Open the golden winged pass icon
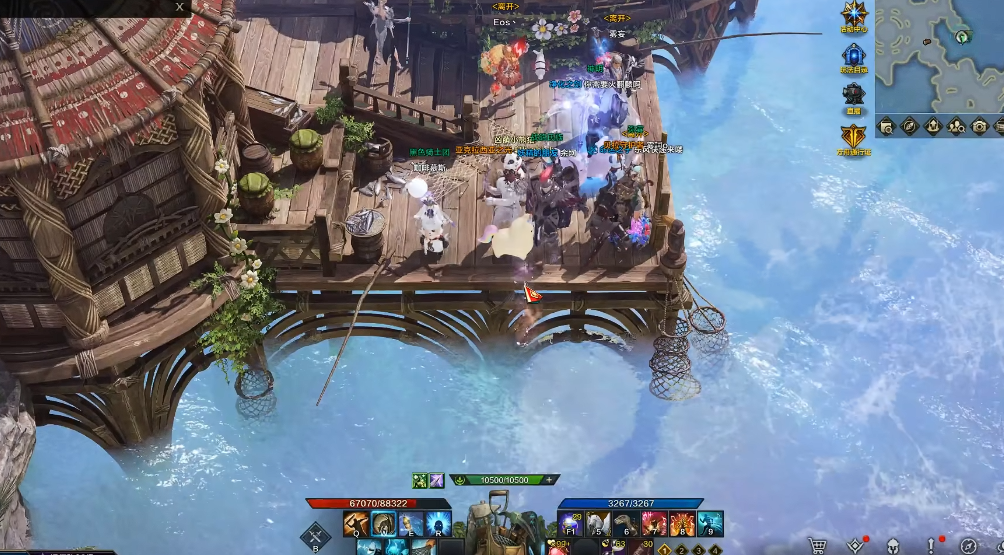Screen dimensions: 1004x555 [x=853, y=138]
